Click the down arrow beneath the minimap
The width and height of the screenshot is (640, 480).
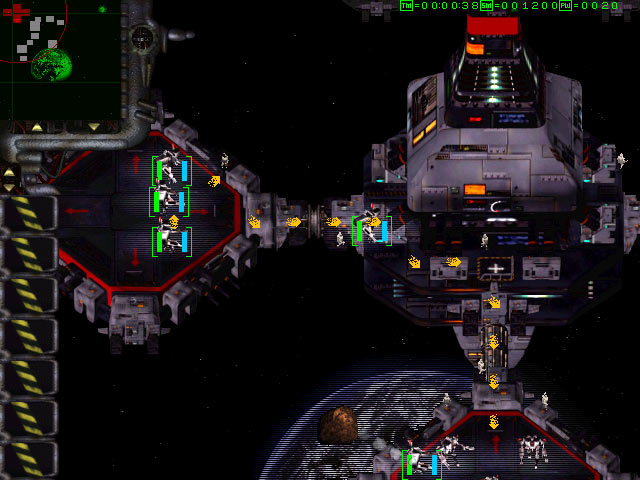point(93,128)
